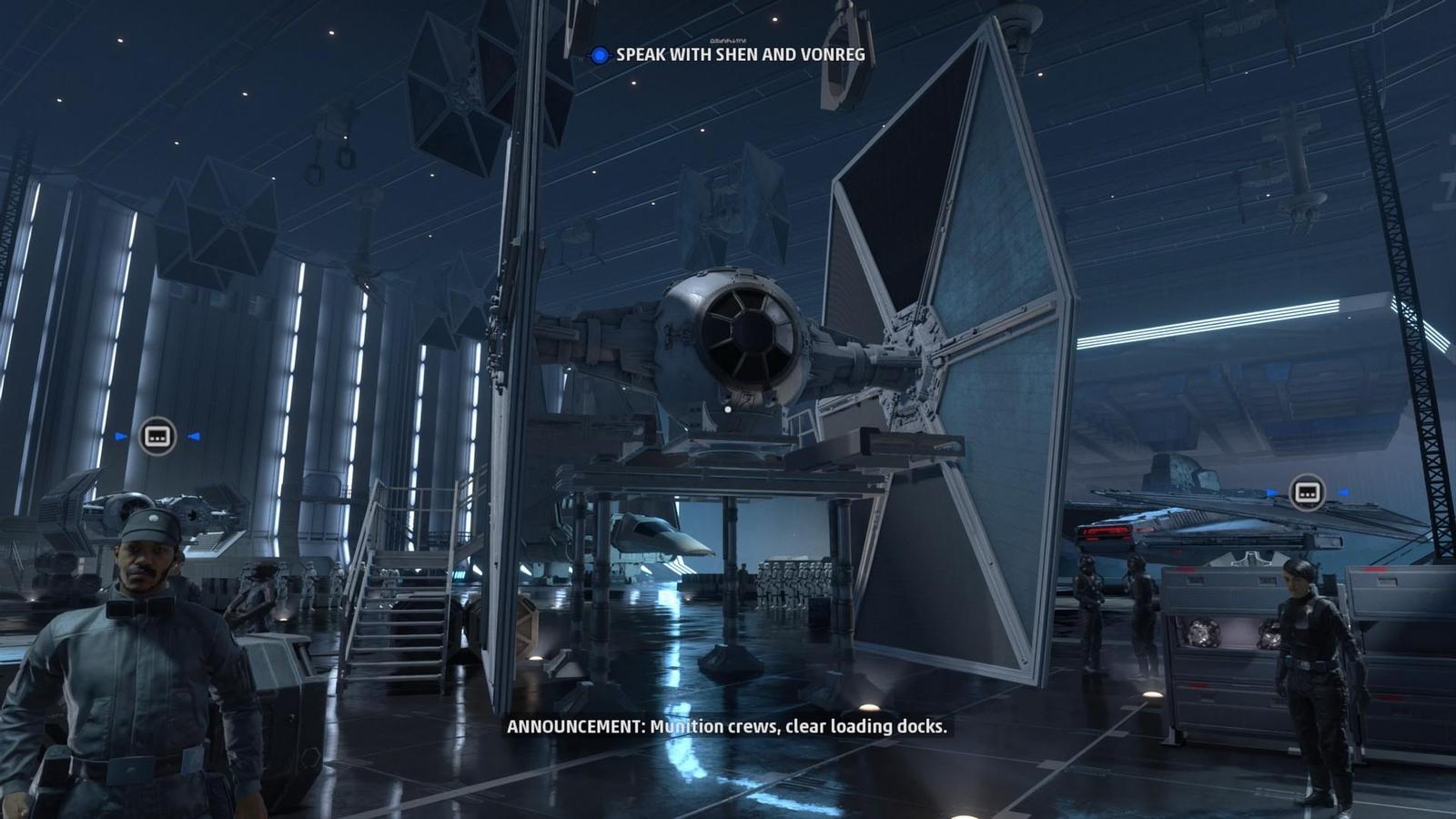
Task: Click the speech bubble icon beside the capped officer
Action: [157, 436]
